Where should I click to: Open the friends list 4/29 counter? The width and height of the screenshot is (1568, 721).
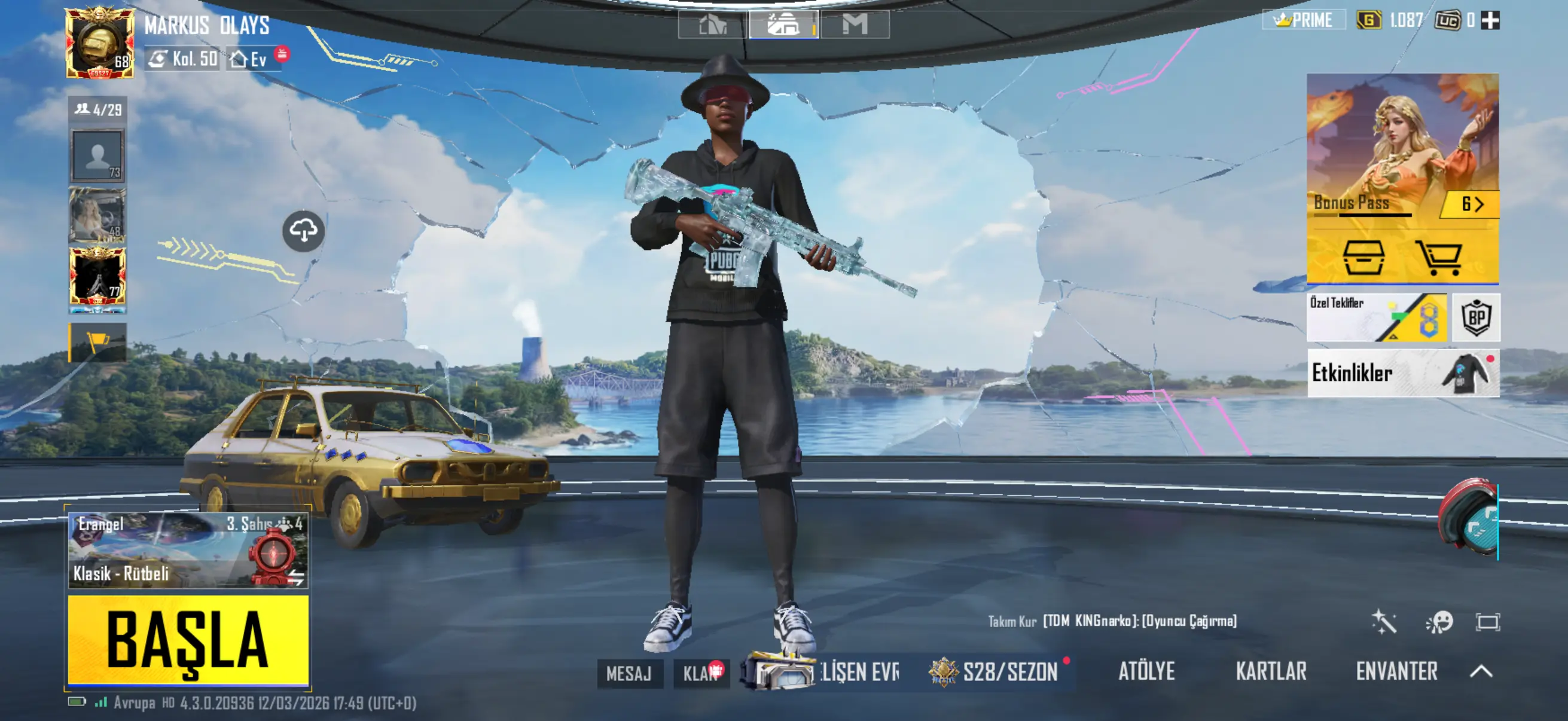click(98, 109)
